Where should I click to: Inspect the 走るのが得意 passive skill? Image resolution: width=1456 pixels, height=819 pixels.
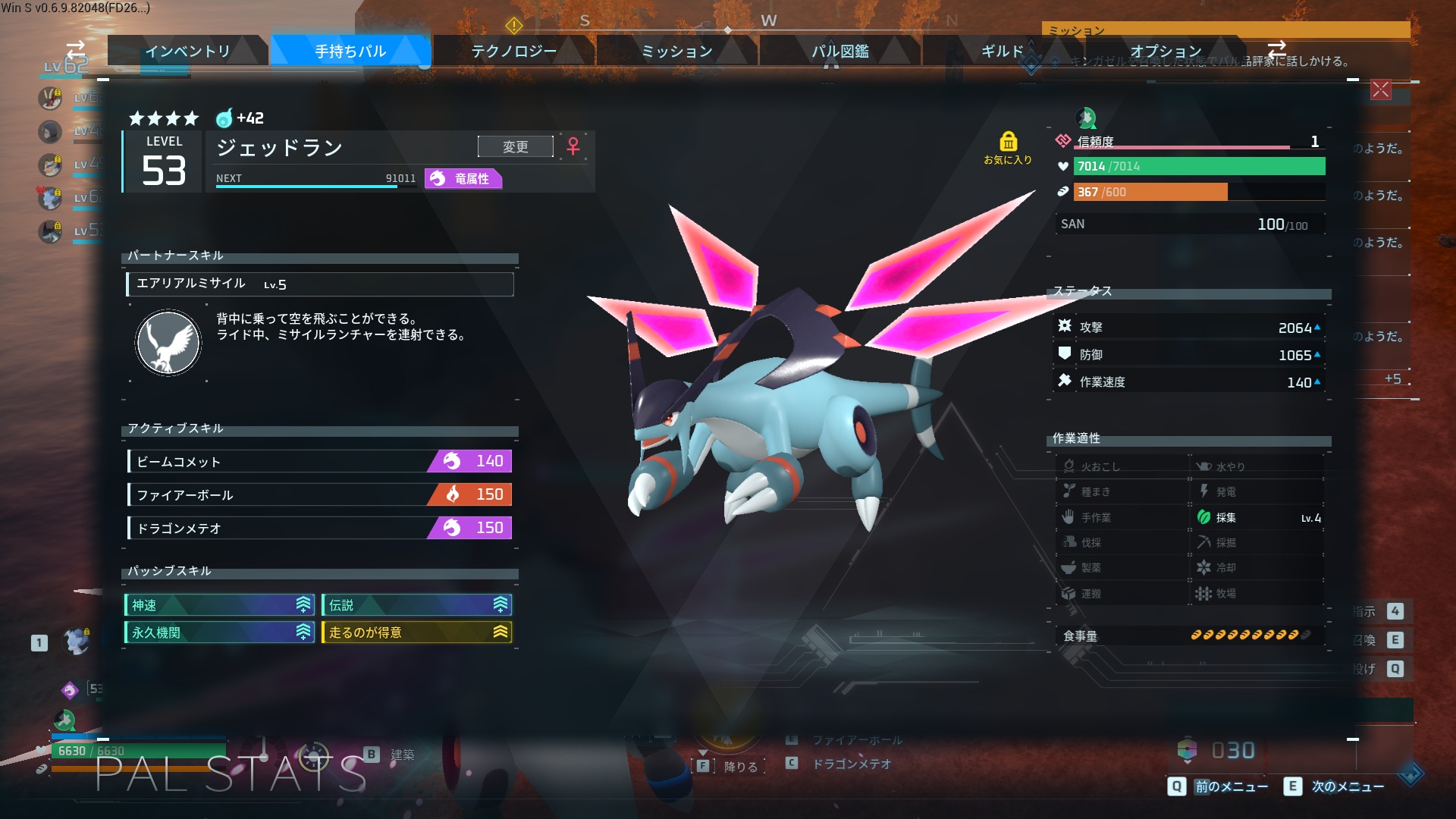tap(416, 632)
